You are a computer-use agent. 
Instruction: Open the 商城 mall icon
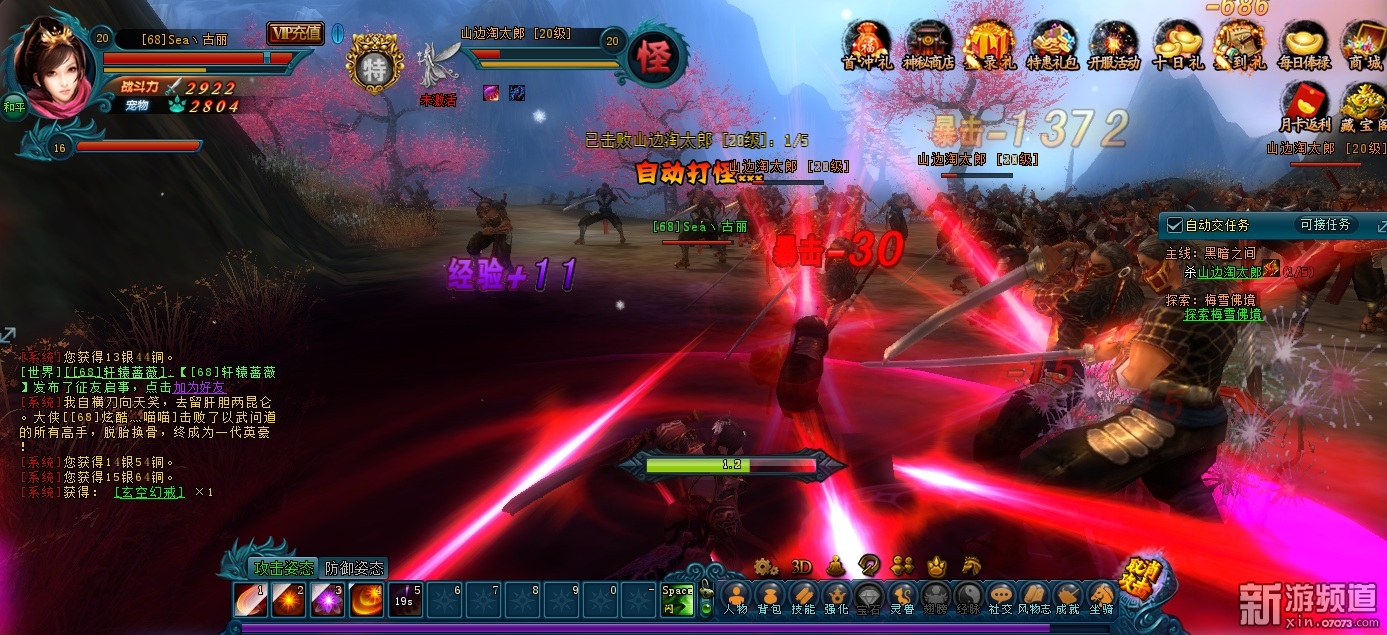[x=1364, y=45]
